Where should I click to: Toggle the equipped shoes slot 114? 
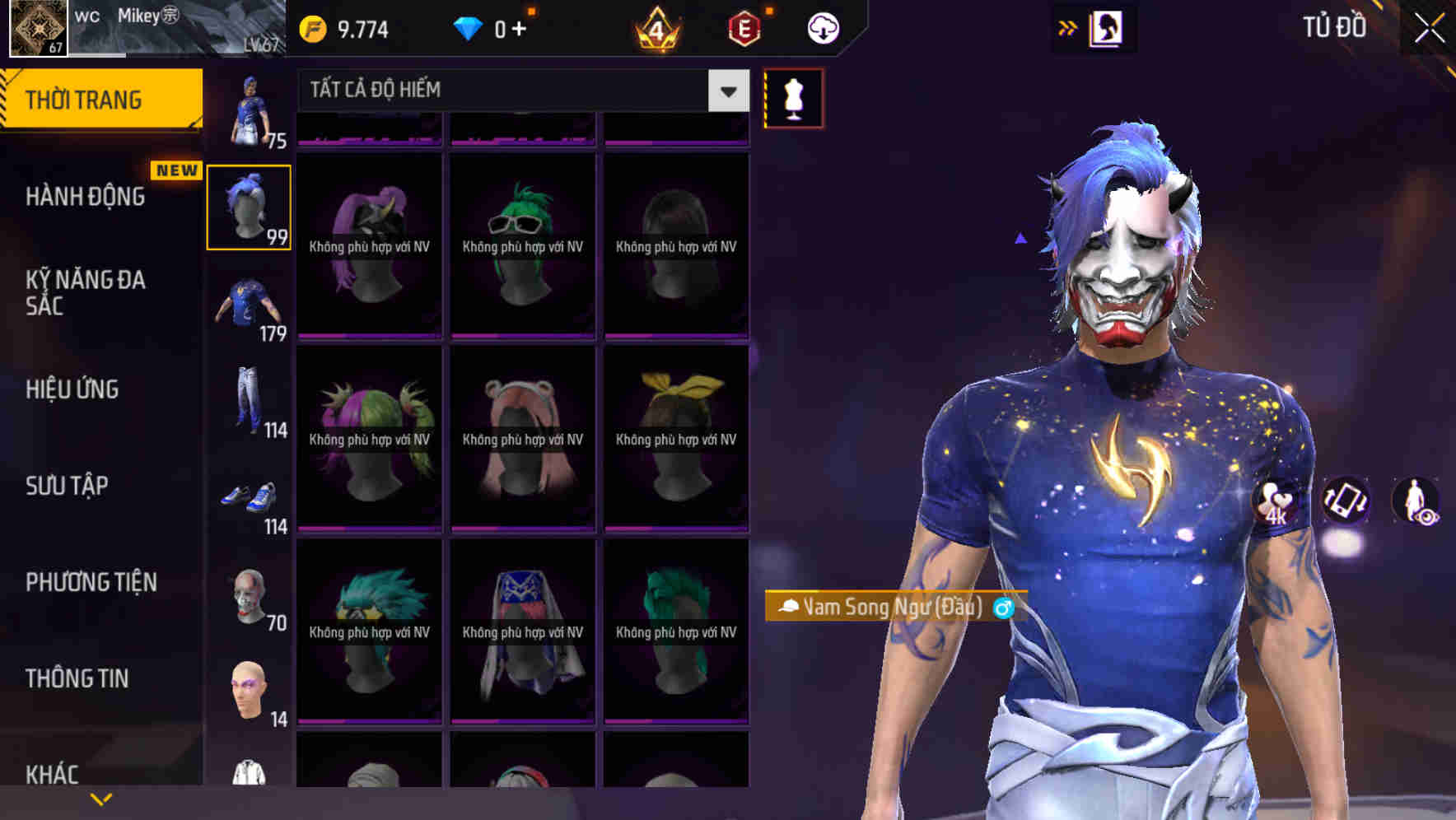[249, 494]
